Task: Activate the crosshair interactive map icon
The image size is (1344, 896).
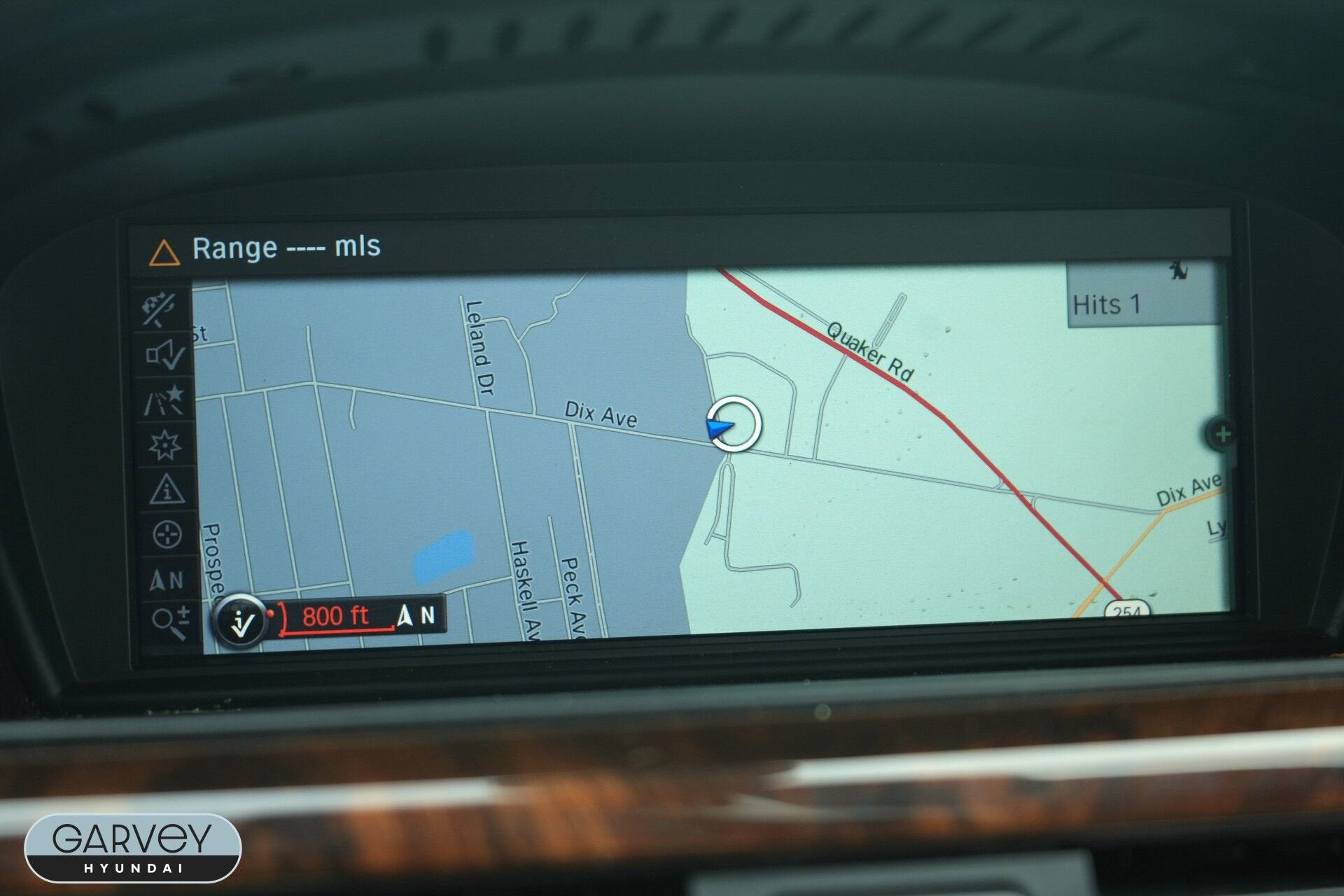Action: pos(167,535)
